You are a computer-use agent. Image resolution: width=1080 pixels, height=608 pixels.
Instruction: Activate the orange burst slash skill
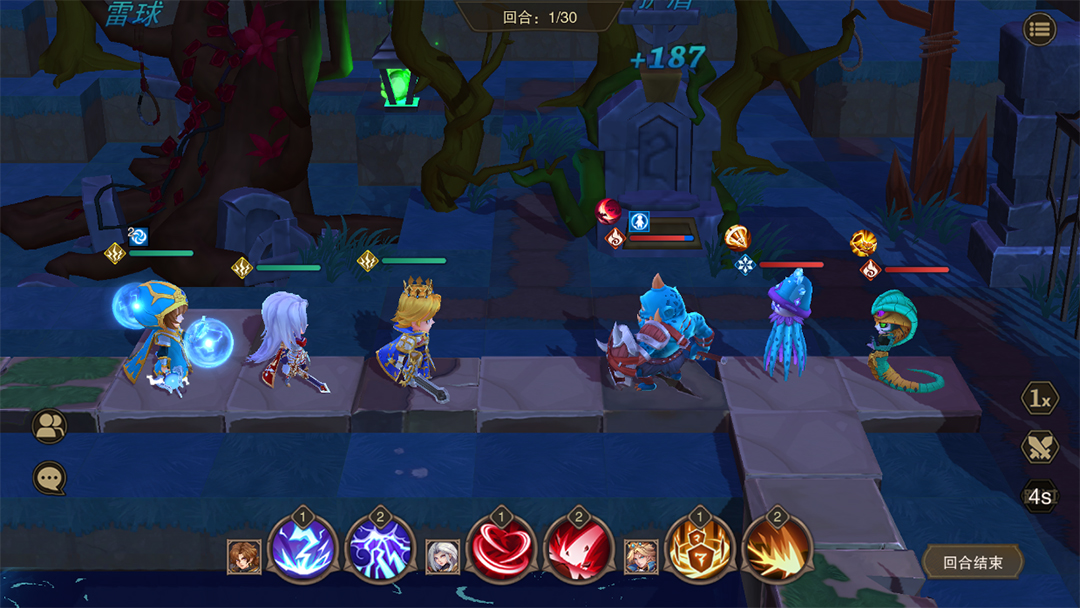(777, 551)
